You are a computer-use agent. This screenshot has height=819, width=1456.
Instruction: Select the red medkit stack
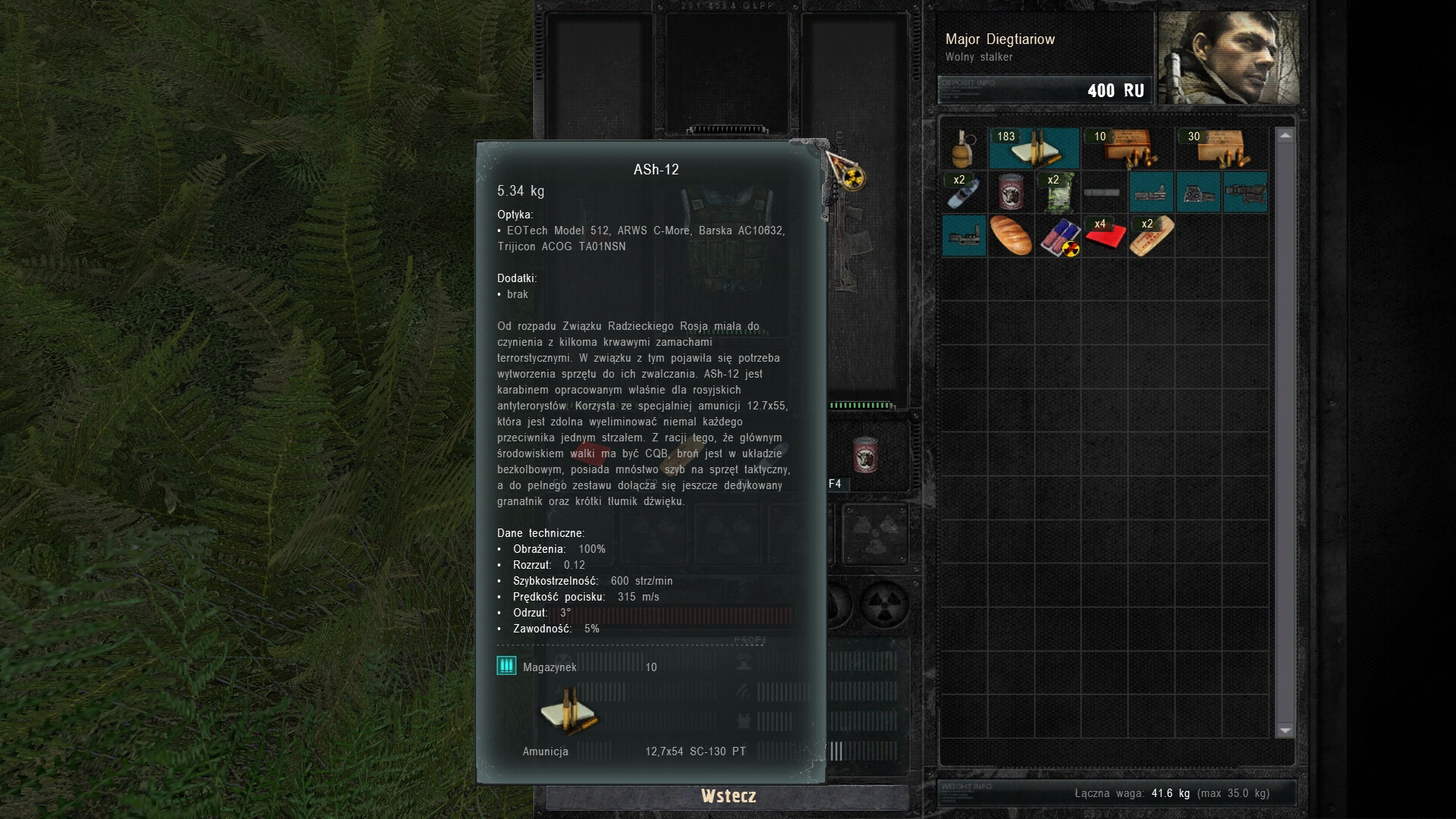click(x=1104, y=236)
